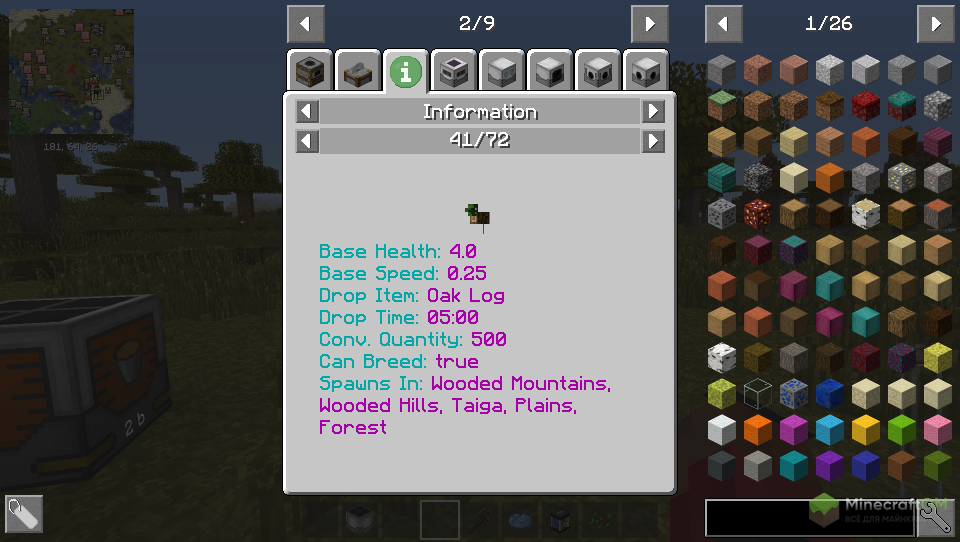Click the item search box
Image resolution: width=960 pixels, height=542 pixels.
[808, 518]
